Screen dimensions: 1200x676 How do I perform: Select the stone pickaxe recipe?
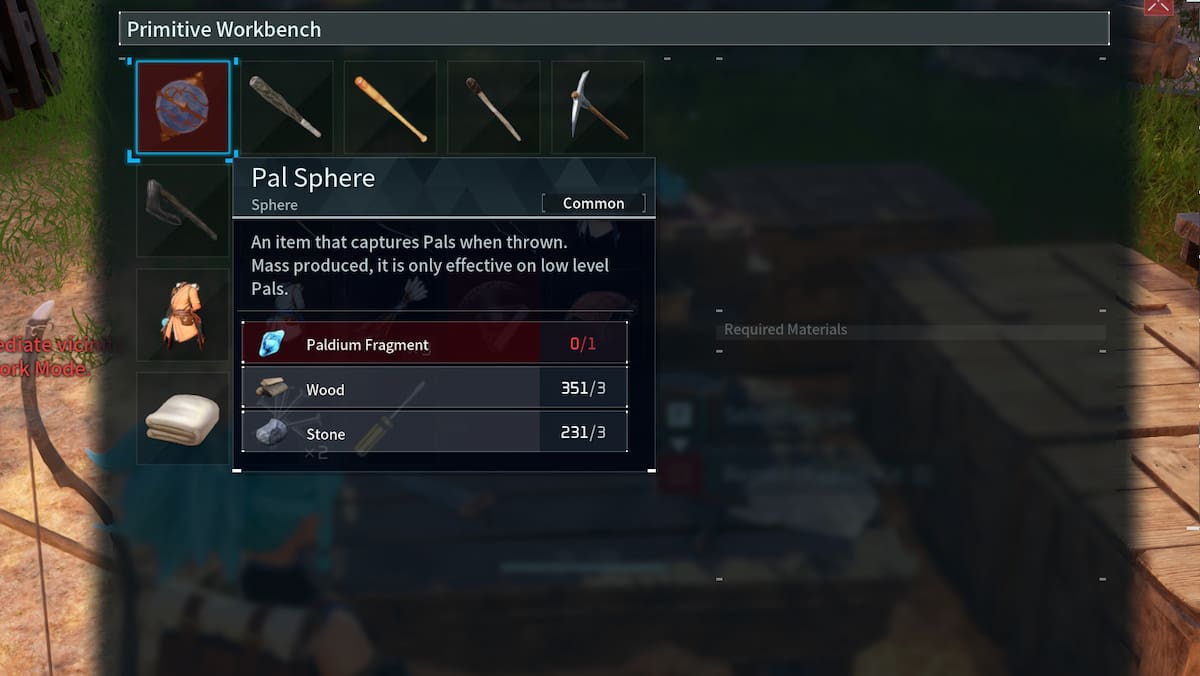[x=598, y=107]
